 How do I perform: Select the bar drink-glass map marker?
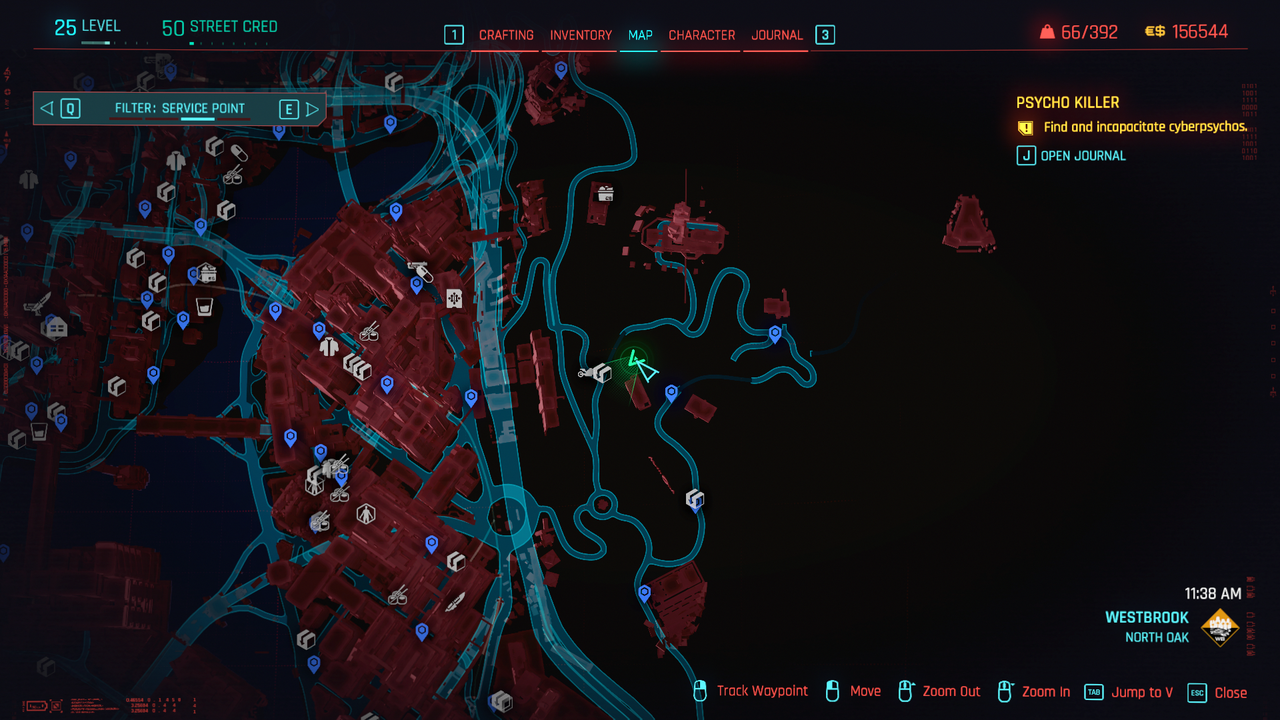click(205, 306)
